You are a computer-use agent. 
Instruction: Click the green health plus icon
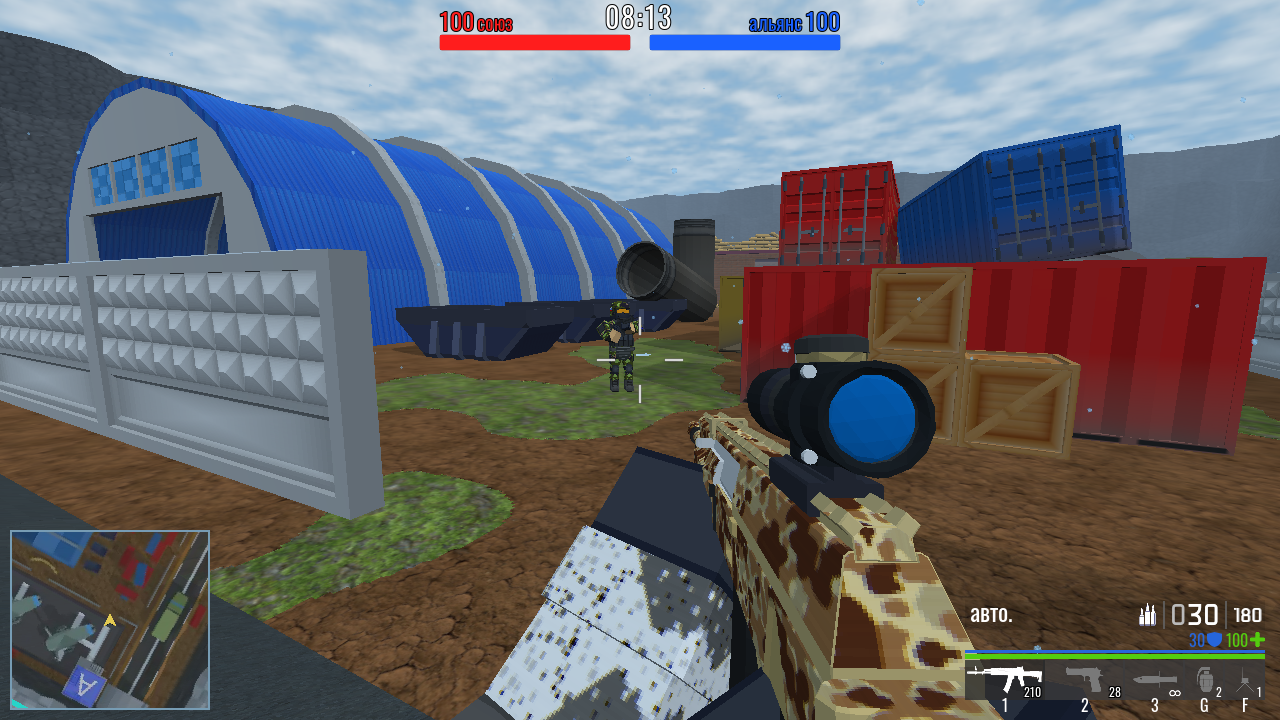[1256, 640]
